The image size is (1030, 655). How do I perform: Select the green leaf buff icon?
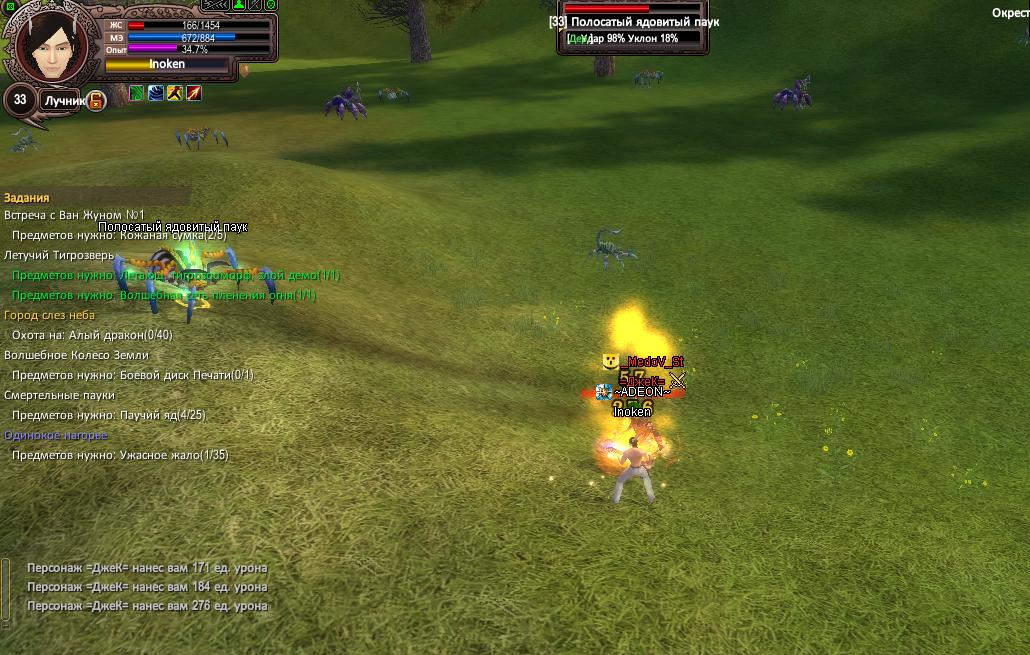pos(137,93)
